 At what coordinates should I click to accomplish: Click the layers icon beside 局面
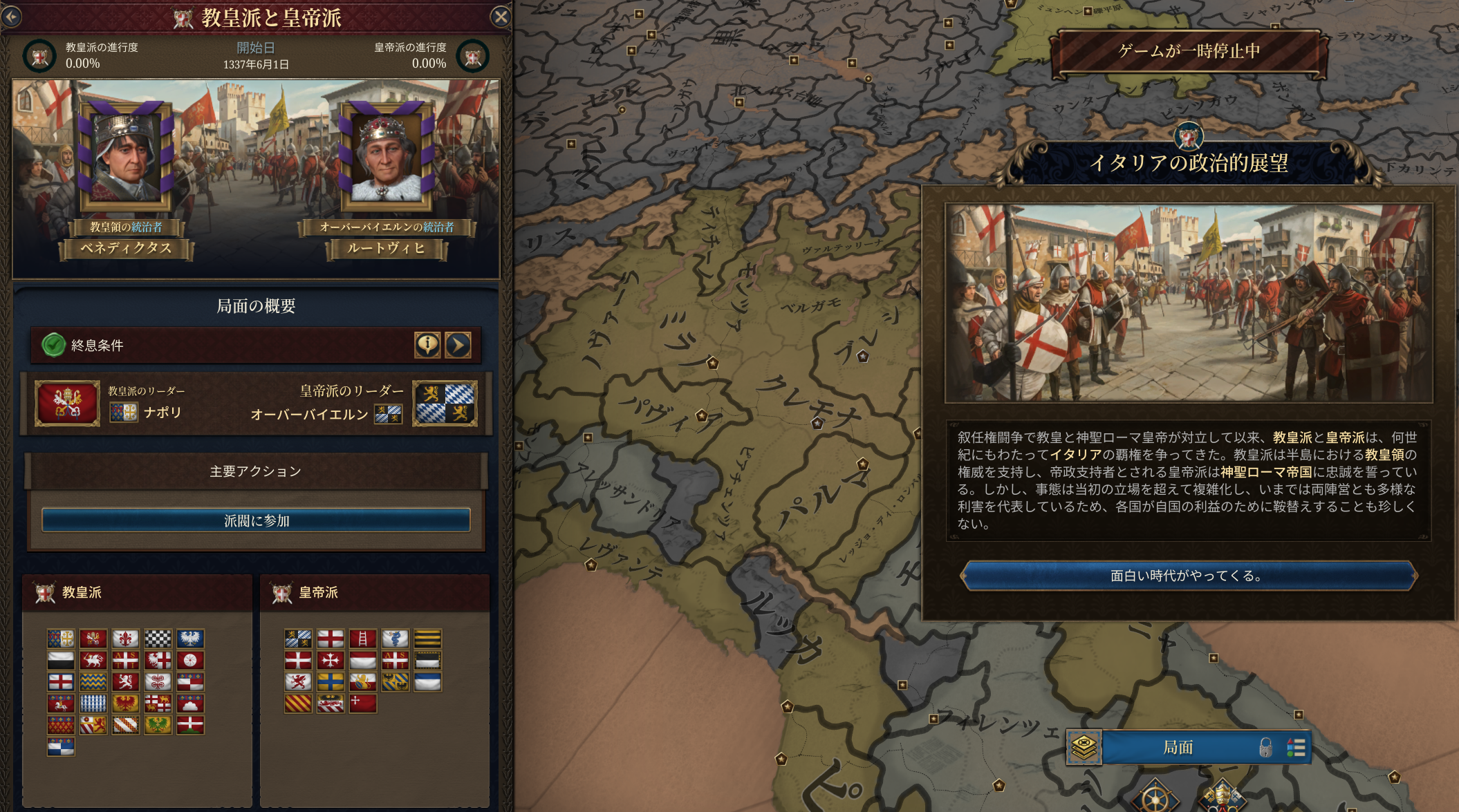click(1084, 747)
